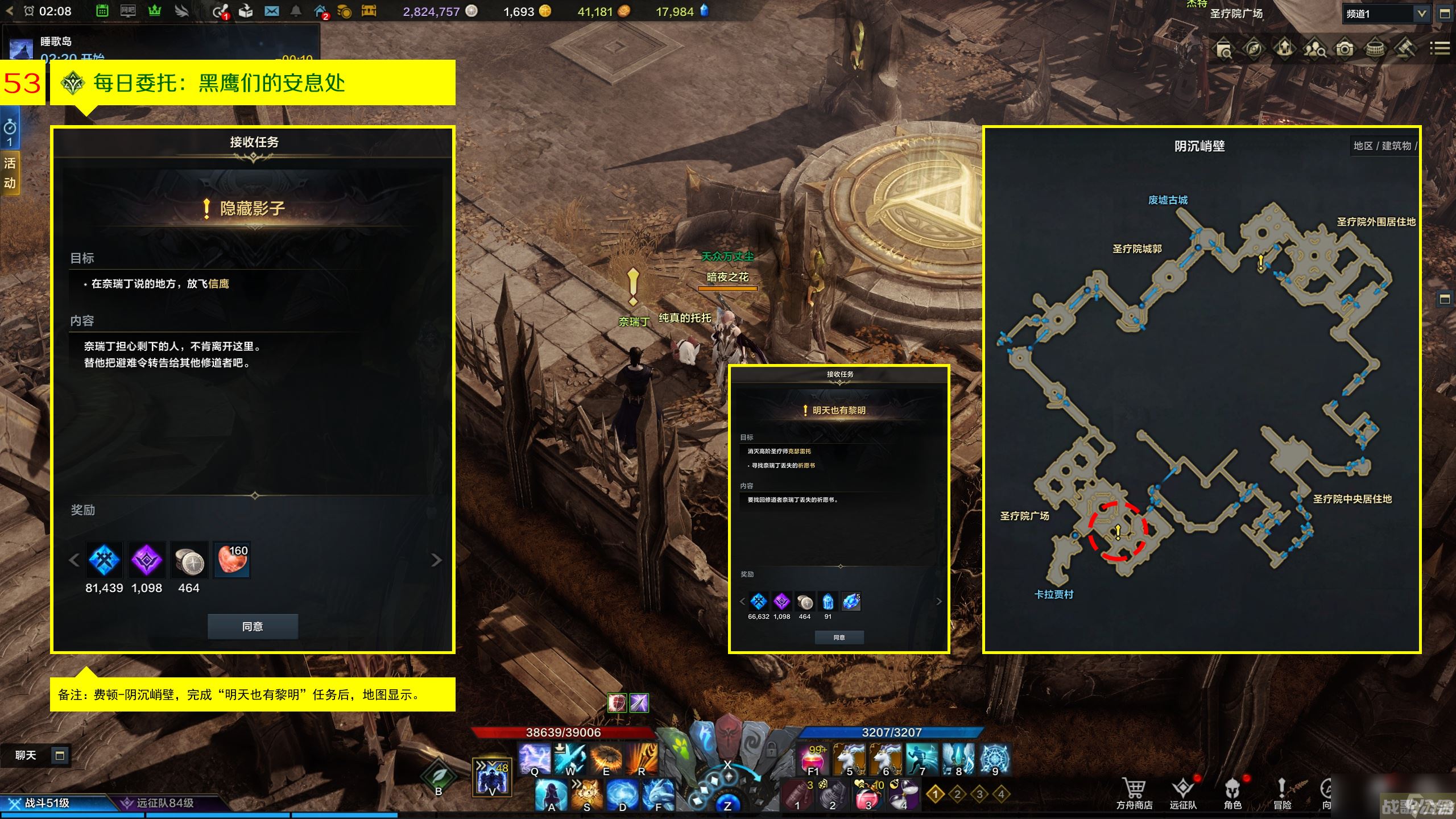This screenshot has width=1456, height=819.
Task: Open the 方舟商店 shop
Action: (1134, 792)
